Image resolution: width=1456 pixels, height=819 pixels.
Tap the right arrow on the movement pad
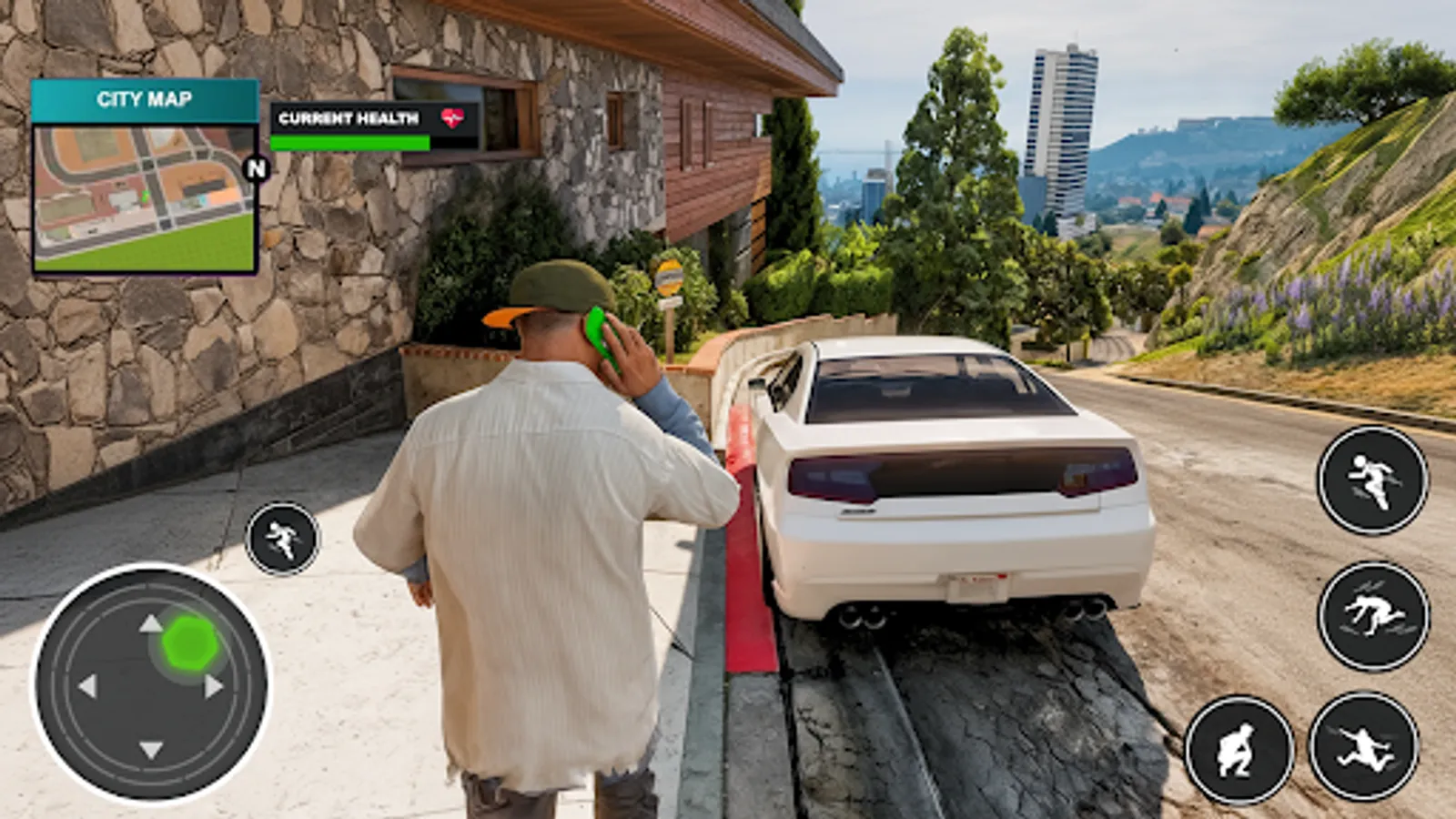[x=211, y=684]
